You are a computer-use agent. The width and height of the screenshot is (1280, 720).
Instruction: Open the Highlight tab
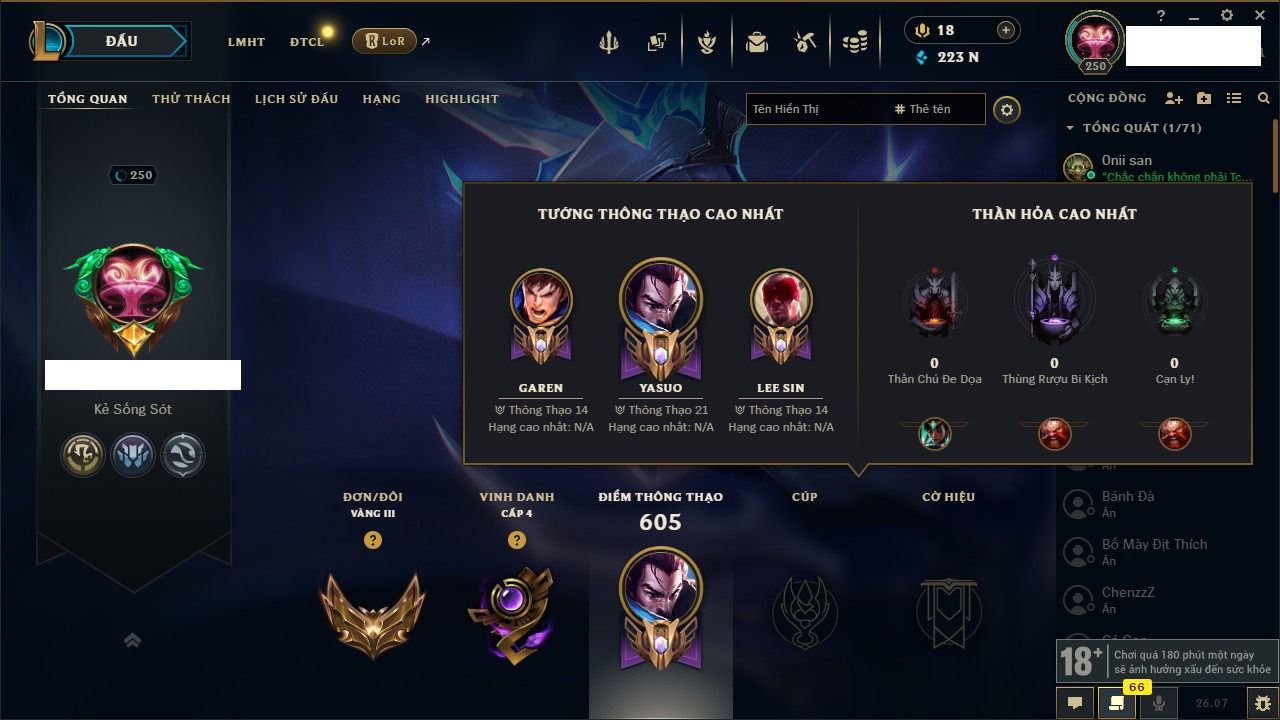tap(461, 99)
